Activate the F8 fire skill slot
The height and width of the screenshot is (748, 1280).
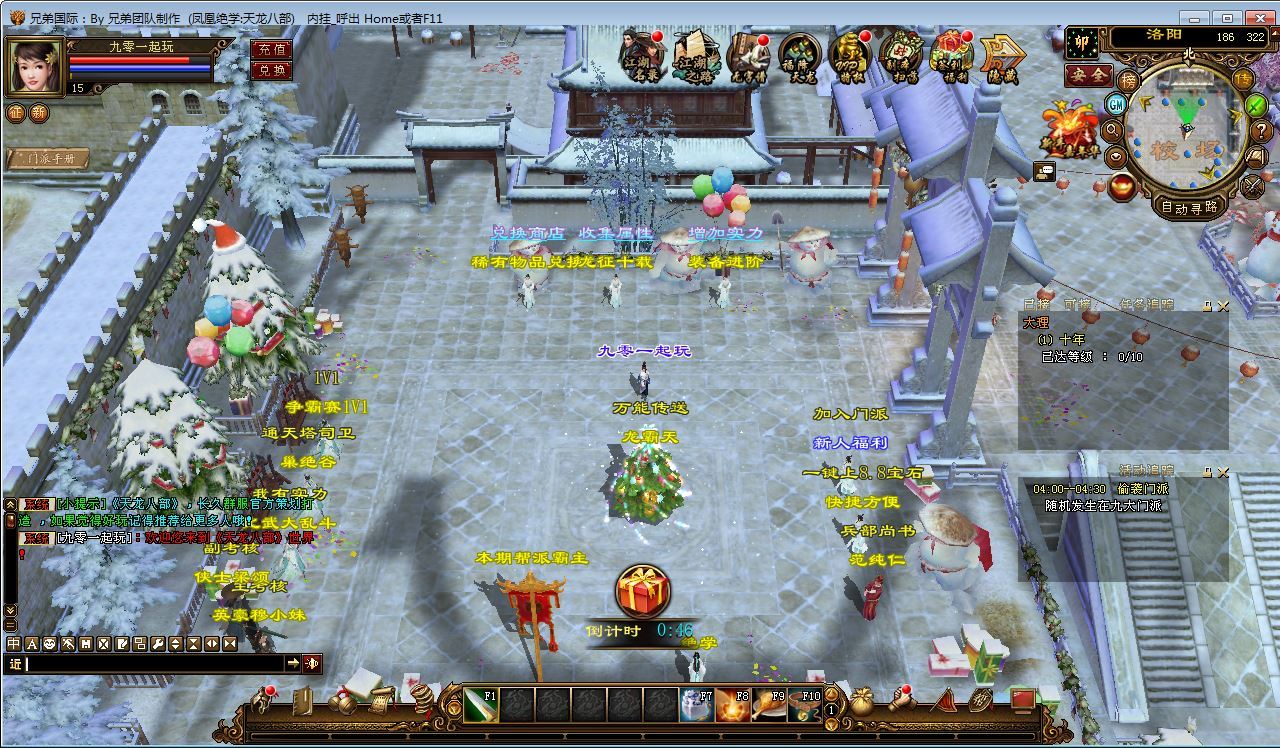[733, 705]
